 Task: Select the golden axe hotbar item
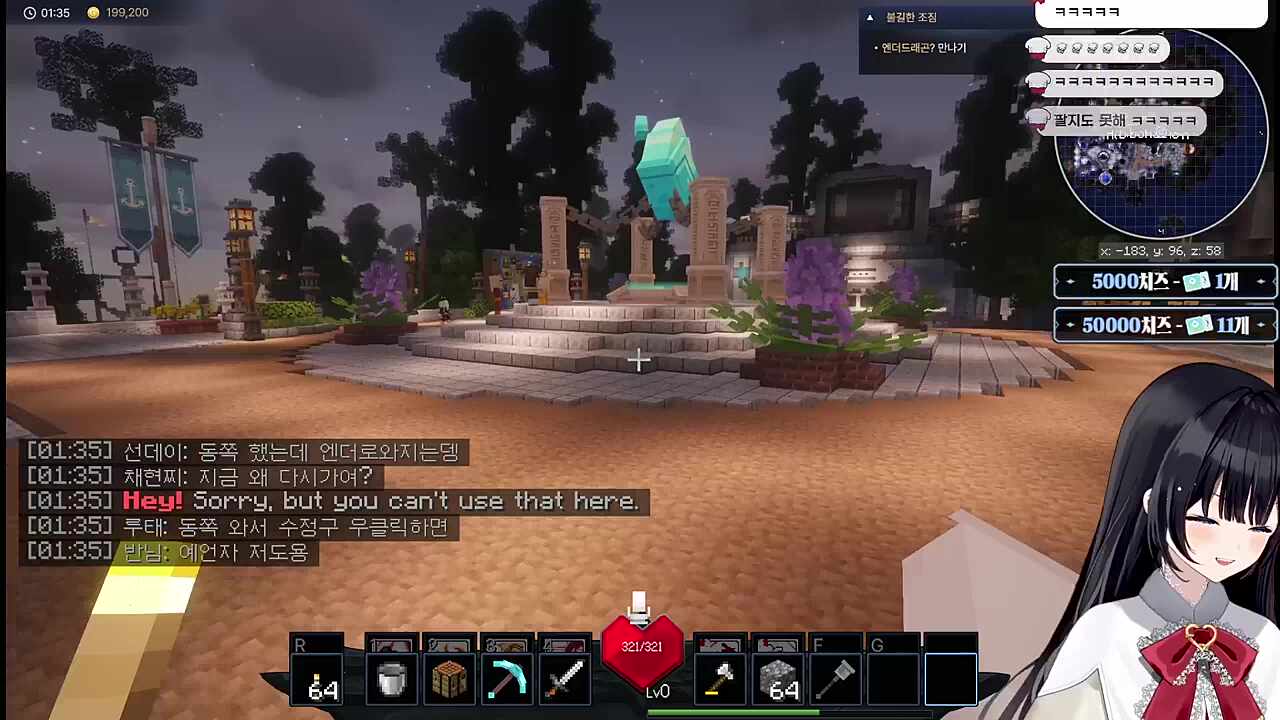click(x=721, y=678)
